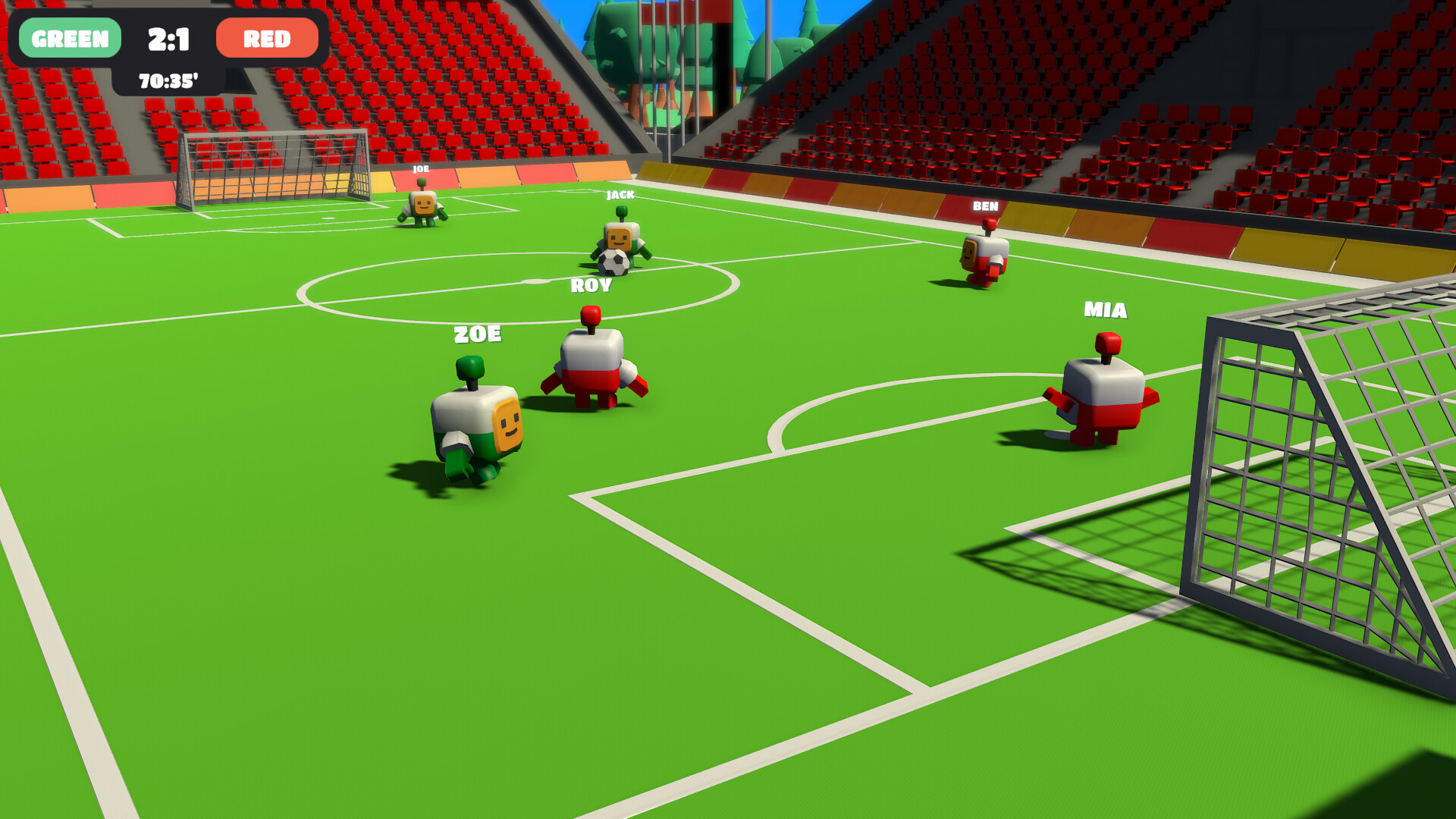Image resolution: width=1456 pixels, height=819 pixels.
Task: Click the RED team badge on the scoreboard
Action: coord(266,38)
